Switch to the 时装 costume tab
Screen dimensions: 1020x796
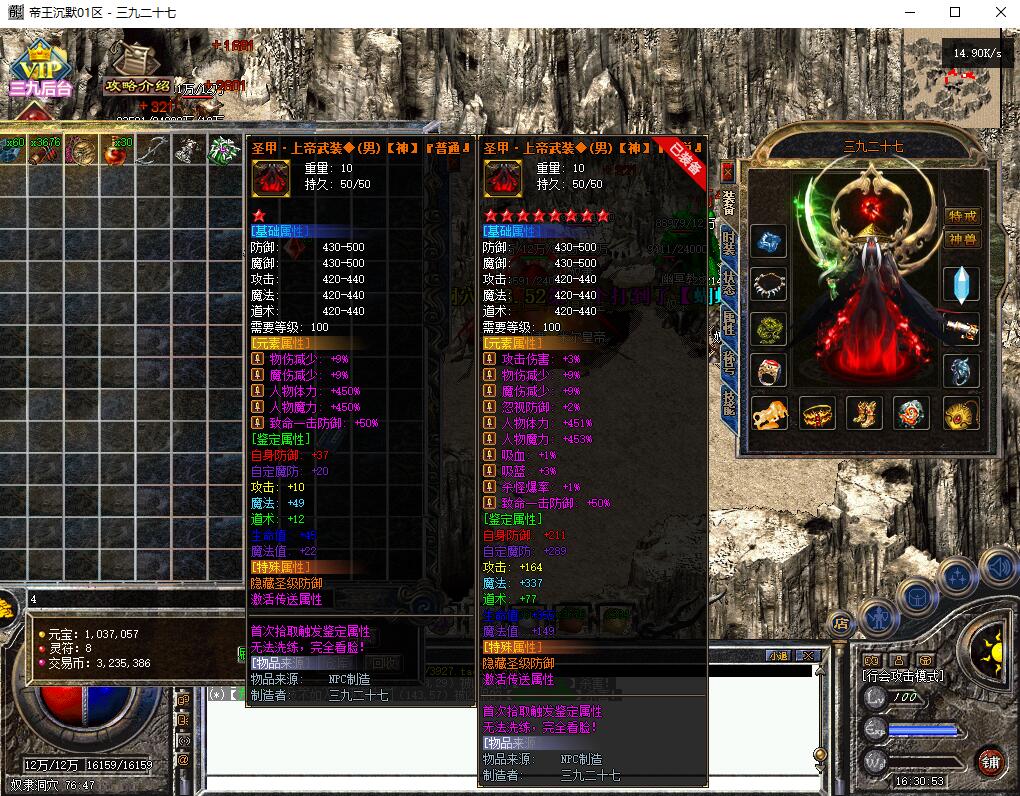(x=728, y=241)
